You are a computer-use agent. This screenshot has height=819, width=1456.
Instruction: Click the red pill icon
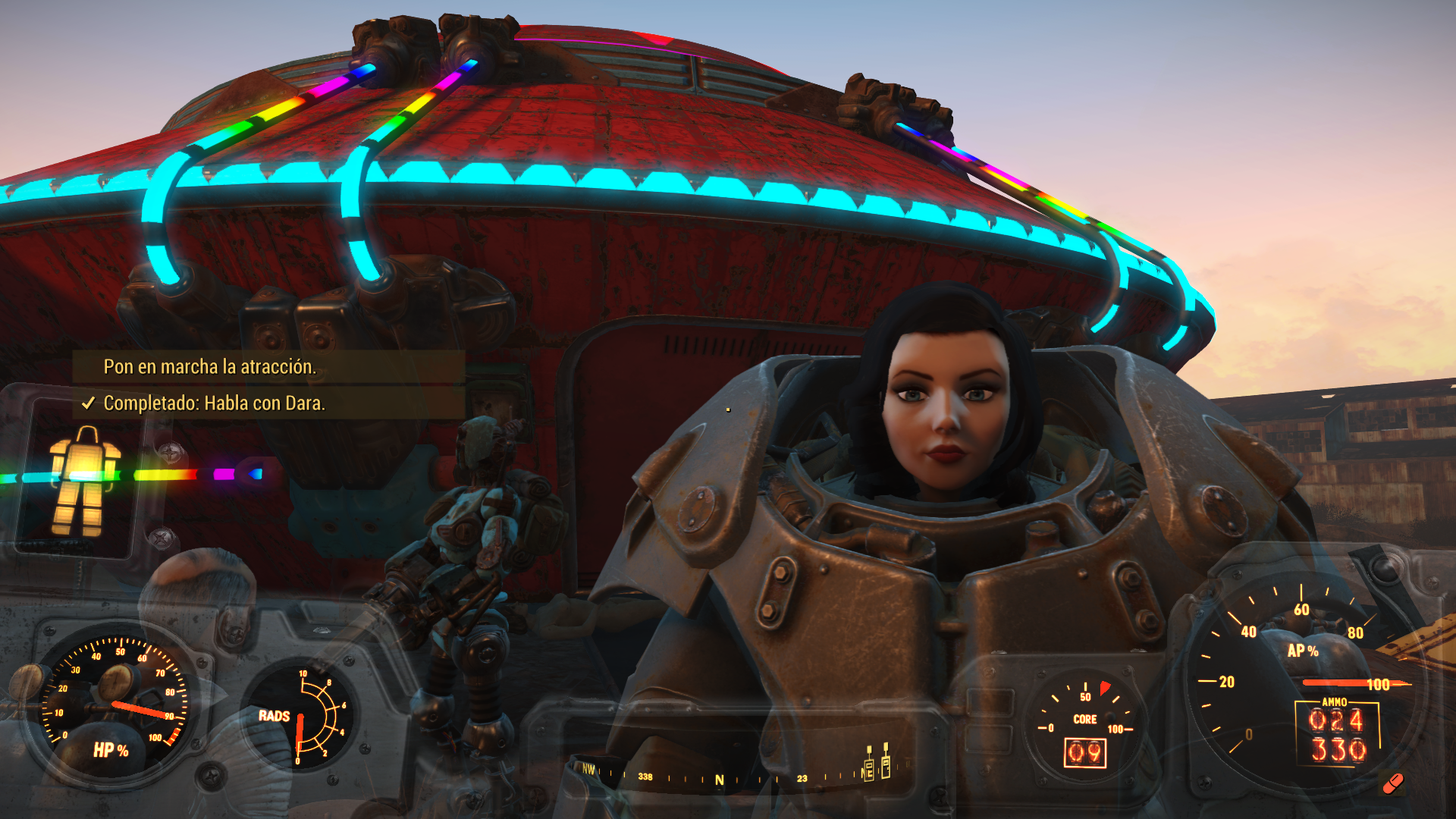point(1392,783)
